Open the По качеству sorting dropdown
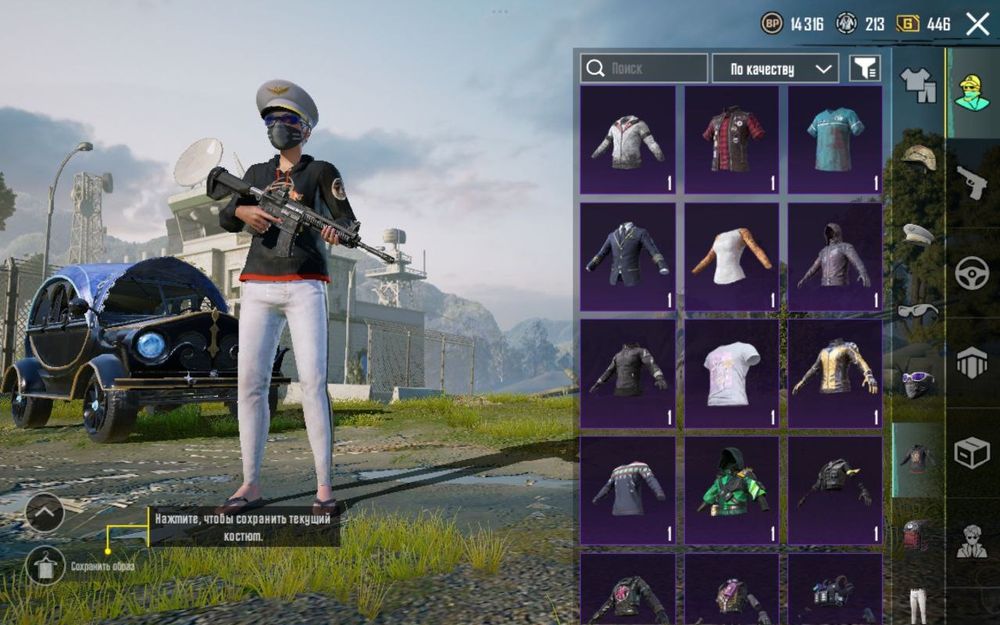This screenshot has width=1000, height=625. (x=775, y=68)
